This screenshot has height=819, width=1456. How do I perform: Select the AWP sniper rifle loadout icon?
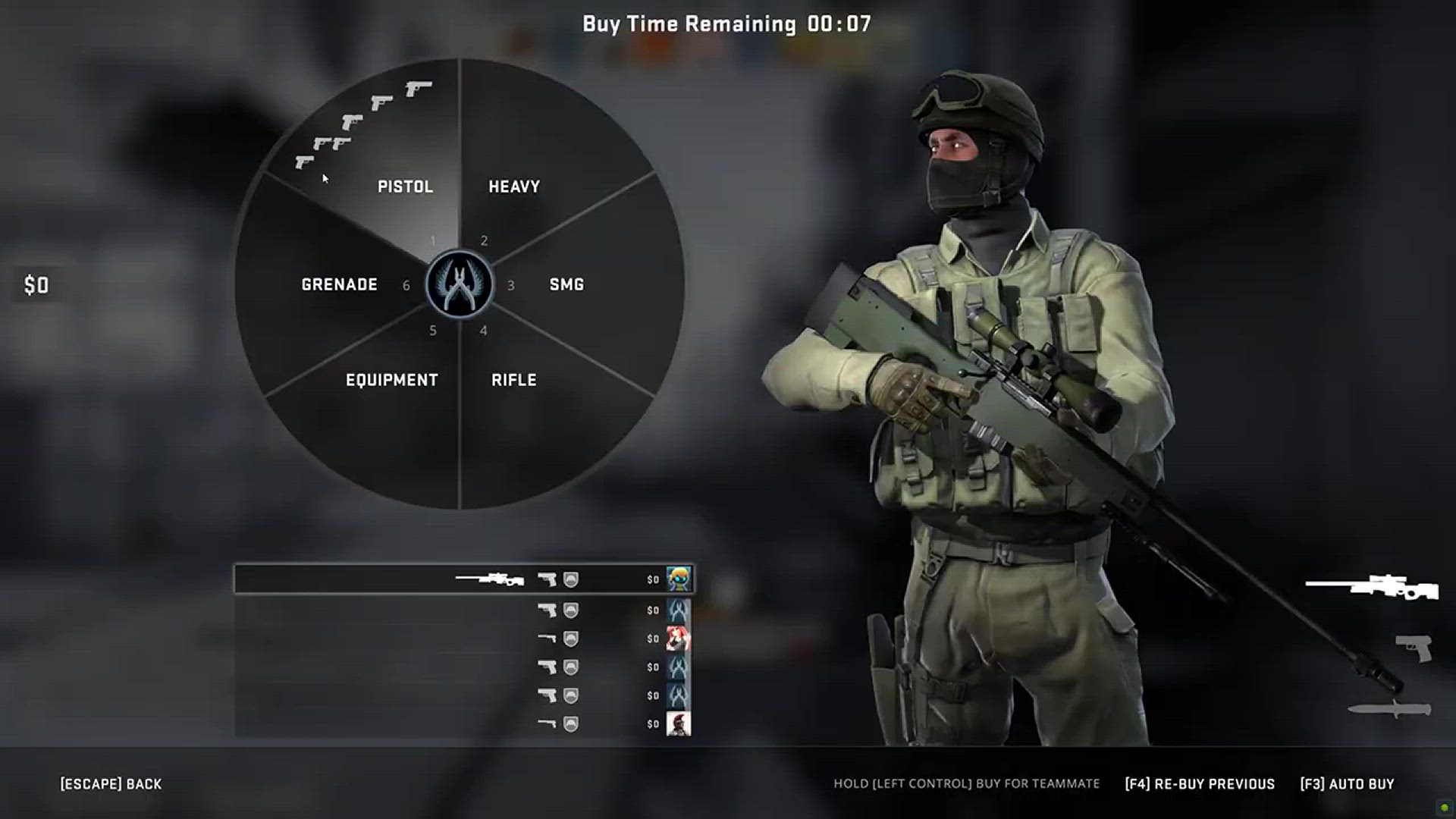[1372, 588]
